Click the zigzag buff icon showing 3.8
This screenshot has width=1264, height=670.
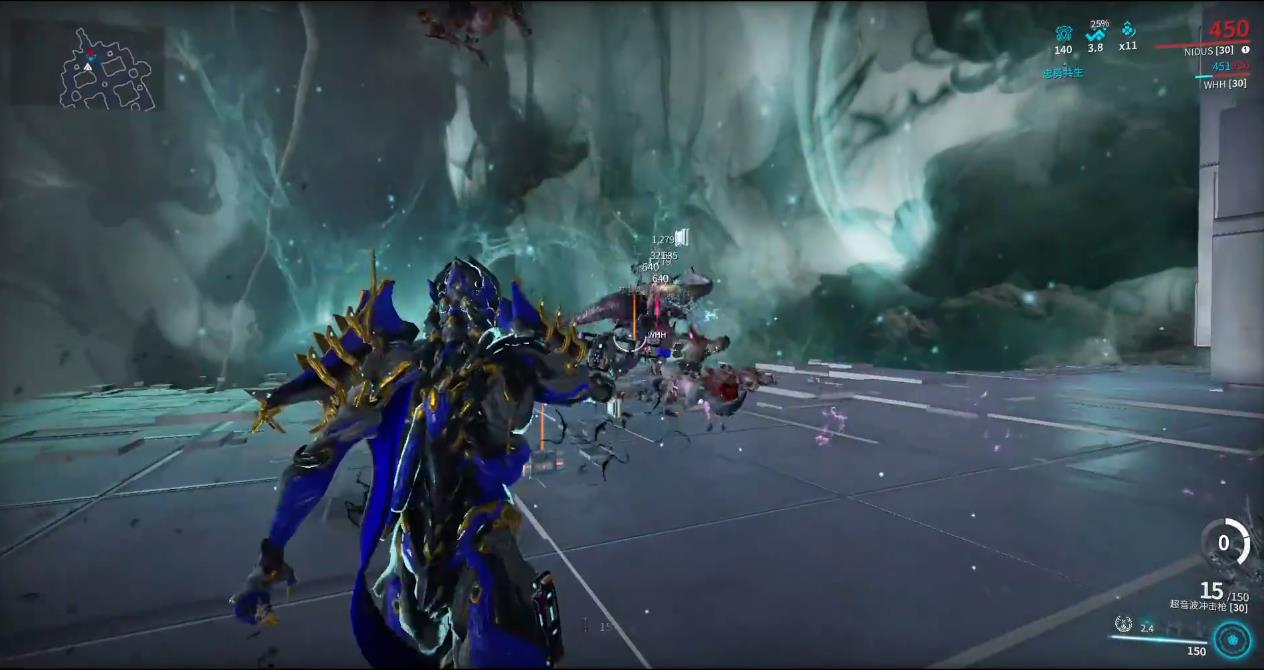[1096, 34]
